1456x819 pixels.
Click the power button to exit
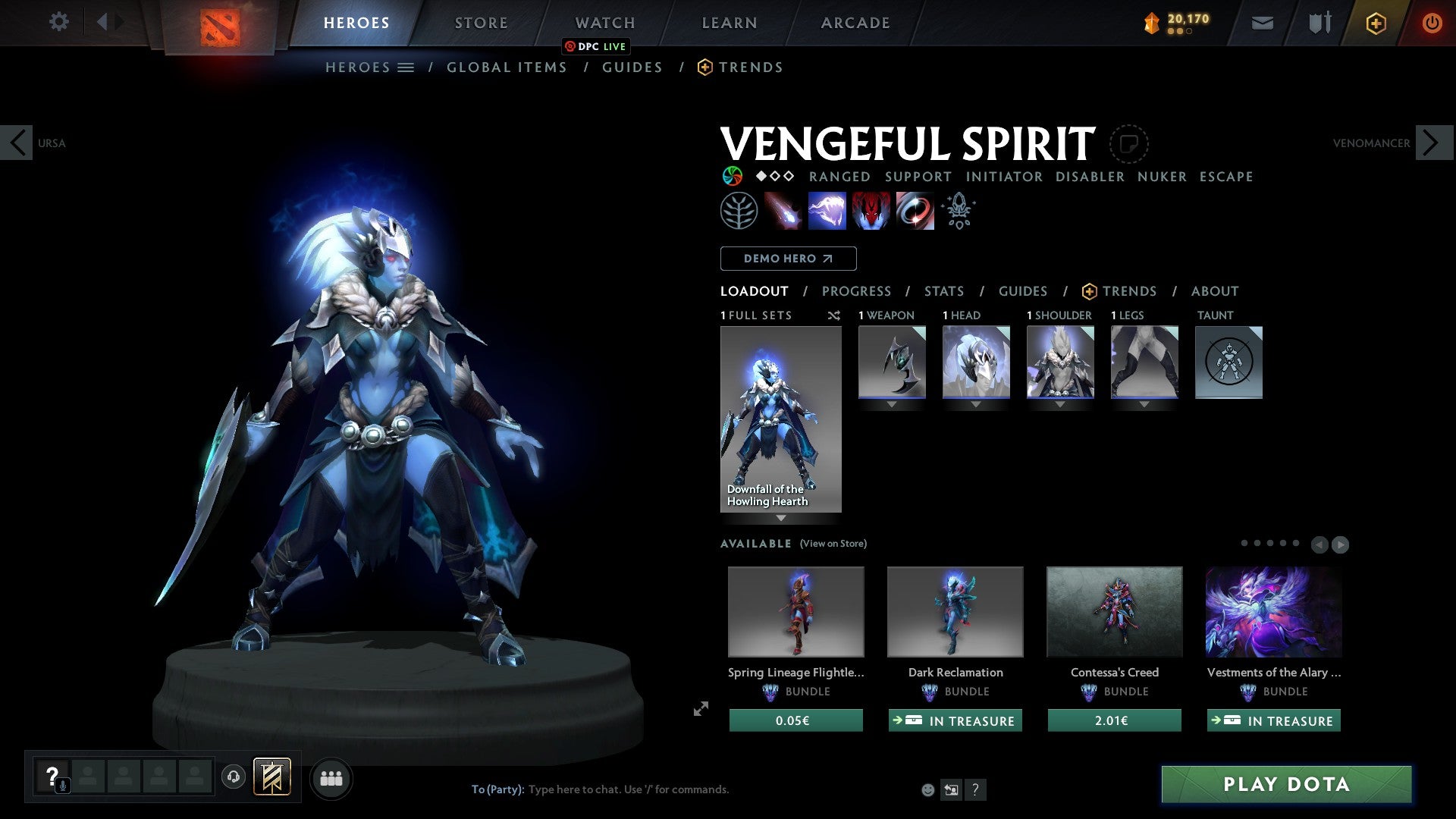[1432, 23]
